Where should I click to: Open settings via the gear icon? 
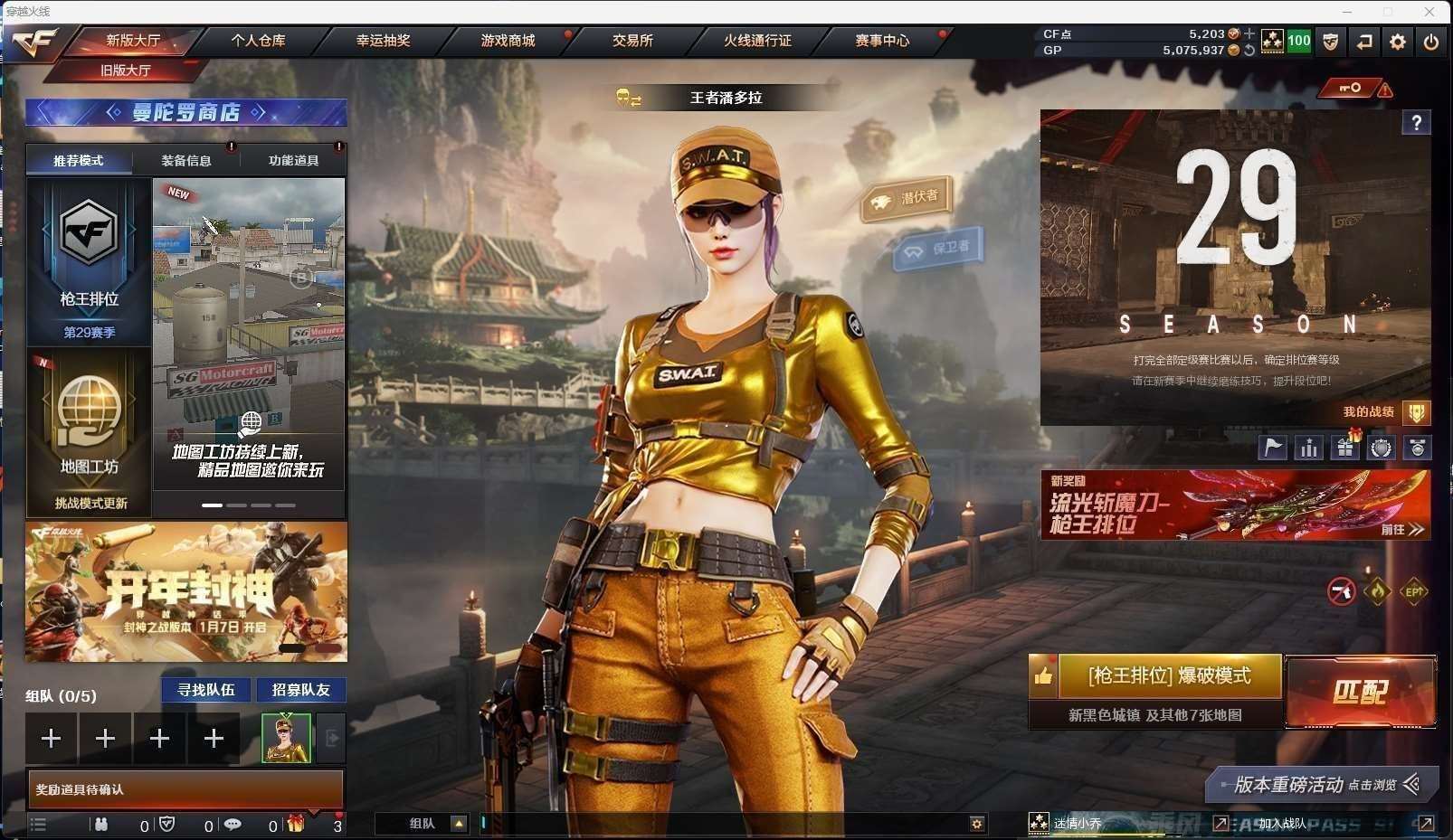click(1398, 42)
